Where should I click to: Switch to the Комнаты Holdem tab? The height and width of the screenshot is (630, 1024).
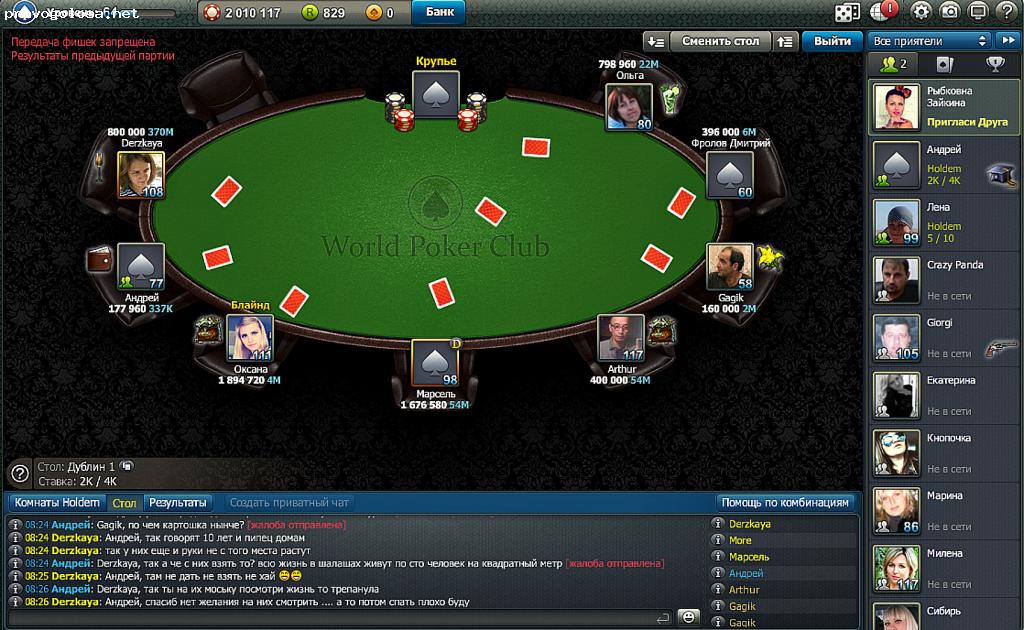(x=57, y=503)
